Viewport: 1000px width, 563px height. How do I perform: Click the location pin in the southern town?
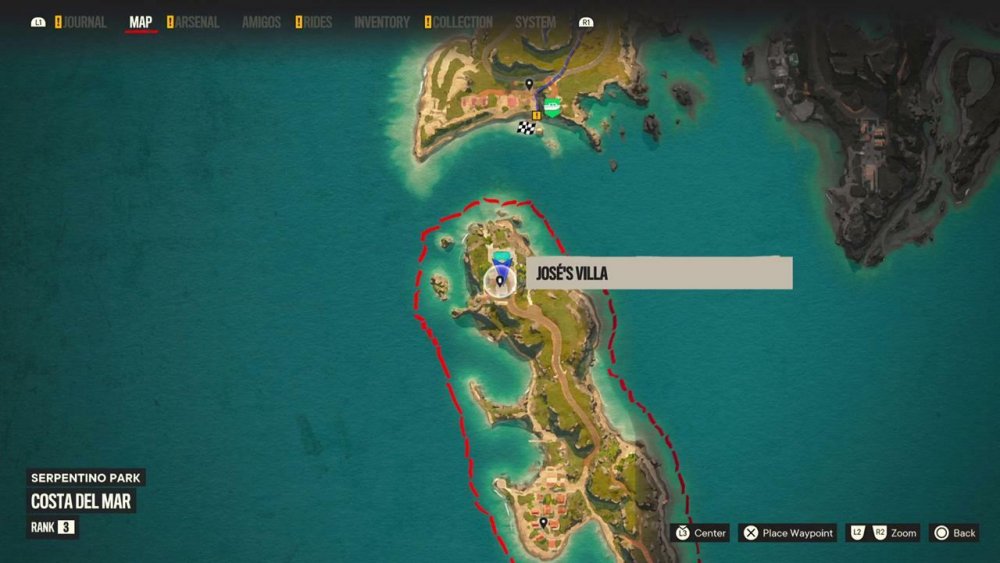coord(543,522)
